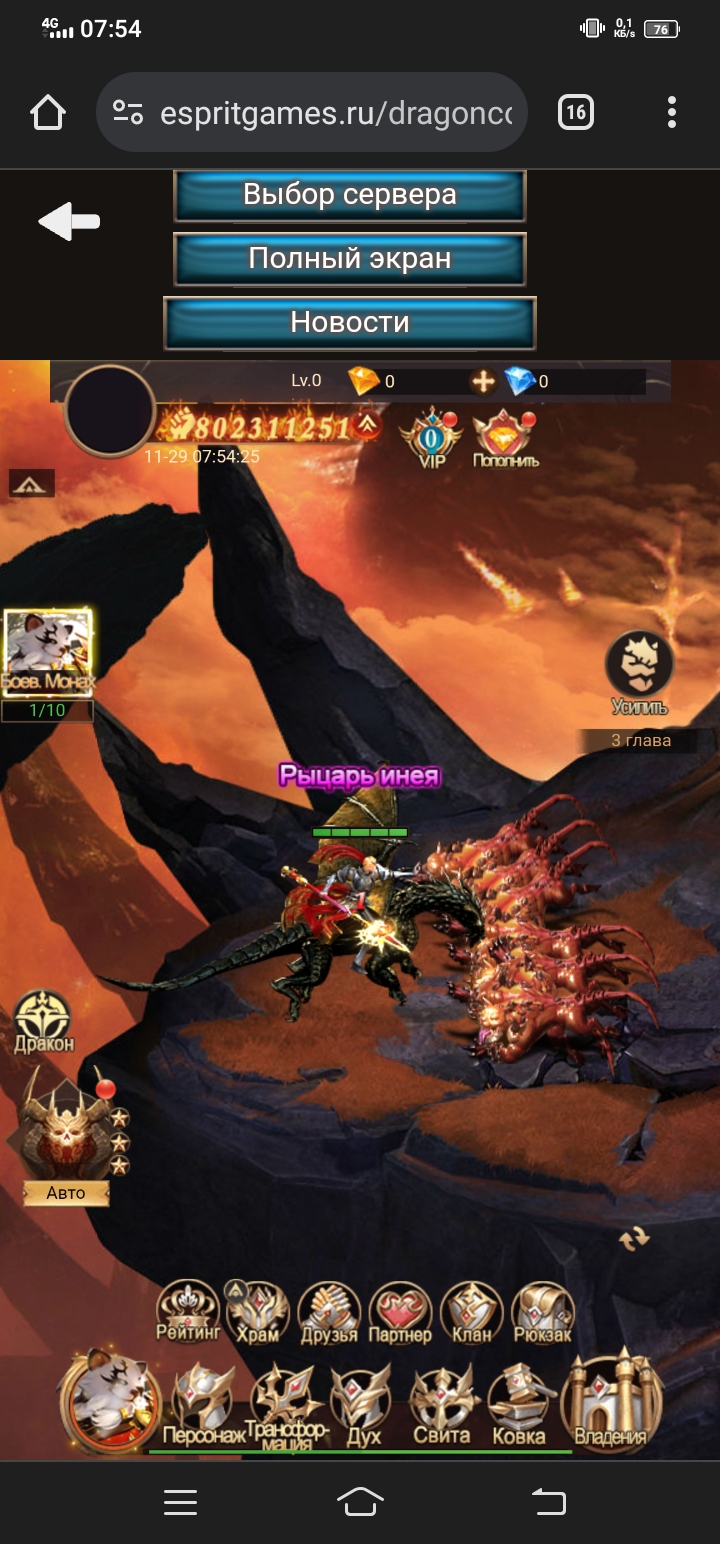Open the Выбор сервера server selection

coord(350,195)
